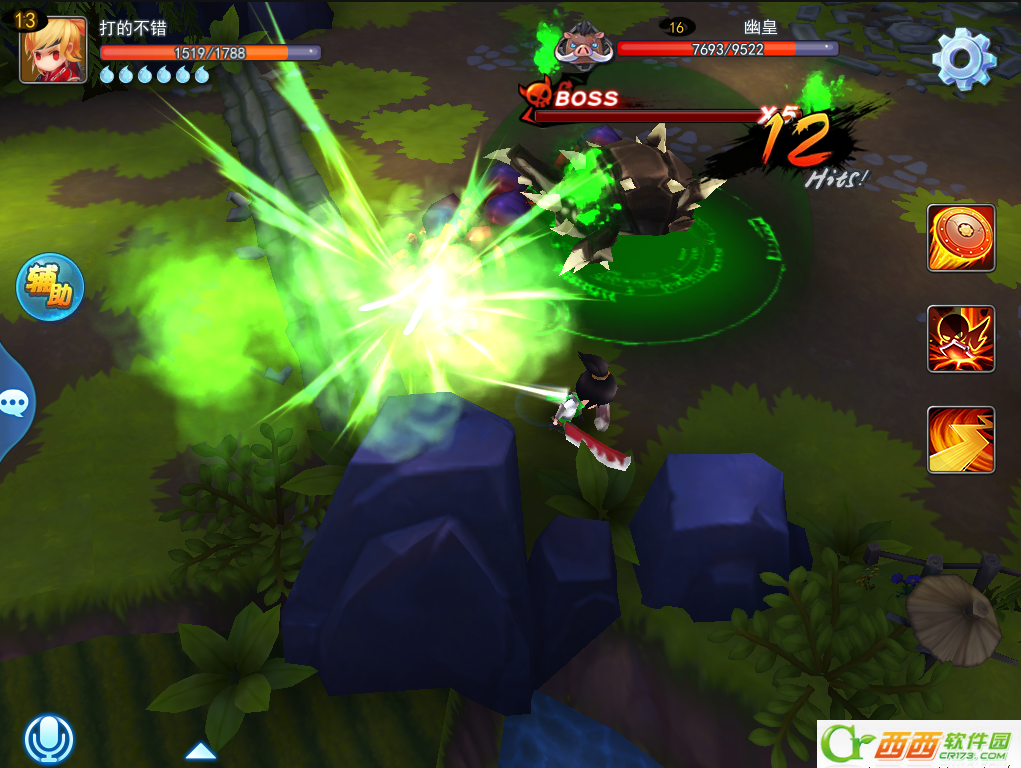Screen dimensions: 1021x768
Task: Toggle the microphone voice chat button
Action: [x=49, y=740]
